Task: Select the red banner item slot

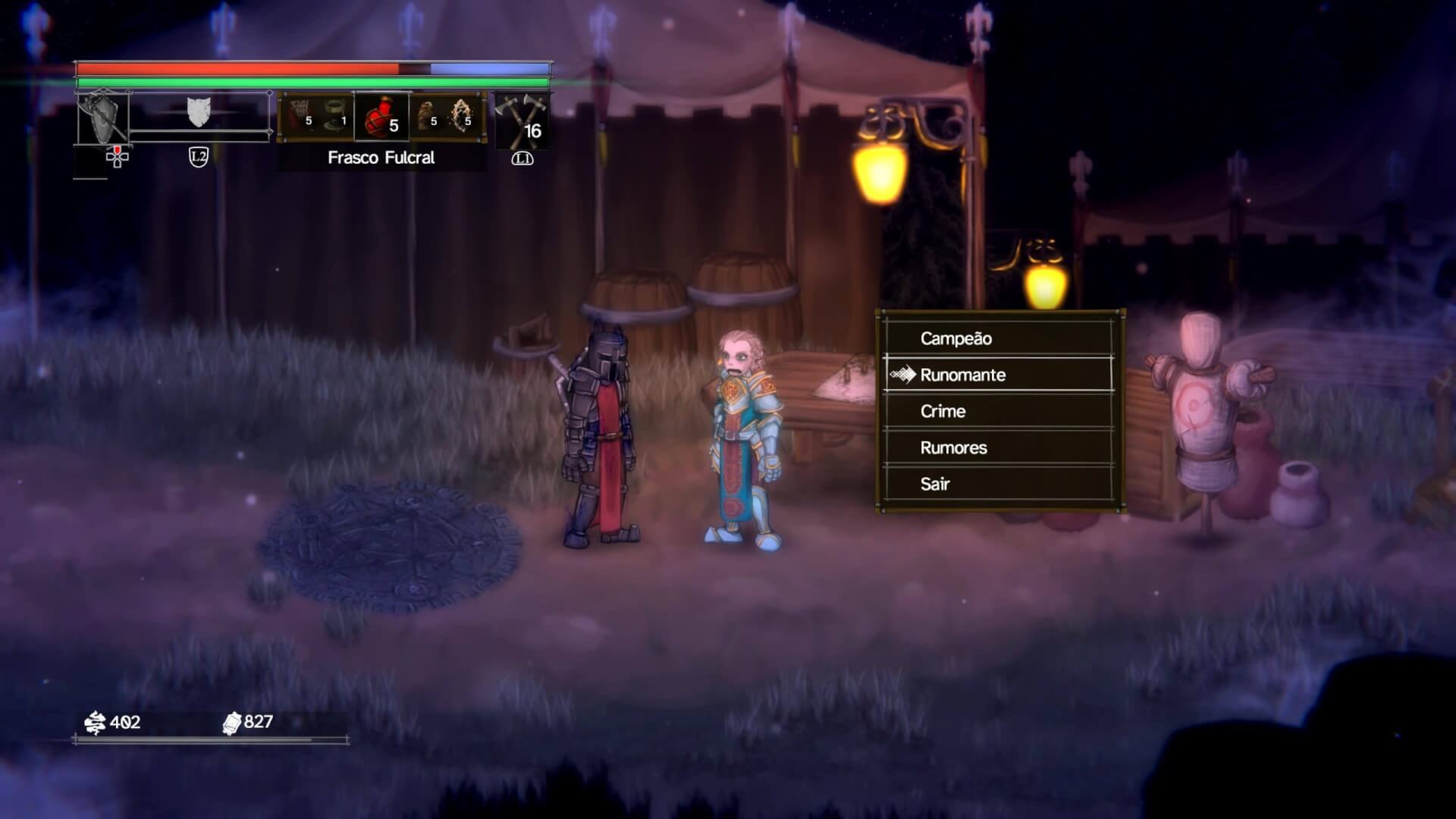Action: tap(300, 117)
